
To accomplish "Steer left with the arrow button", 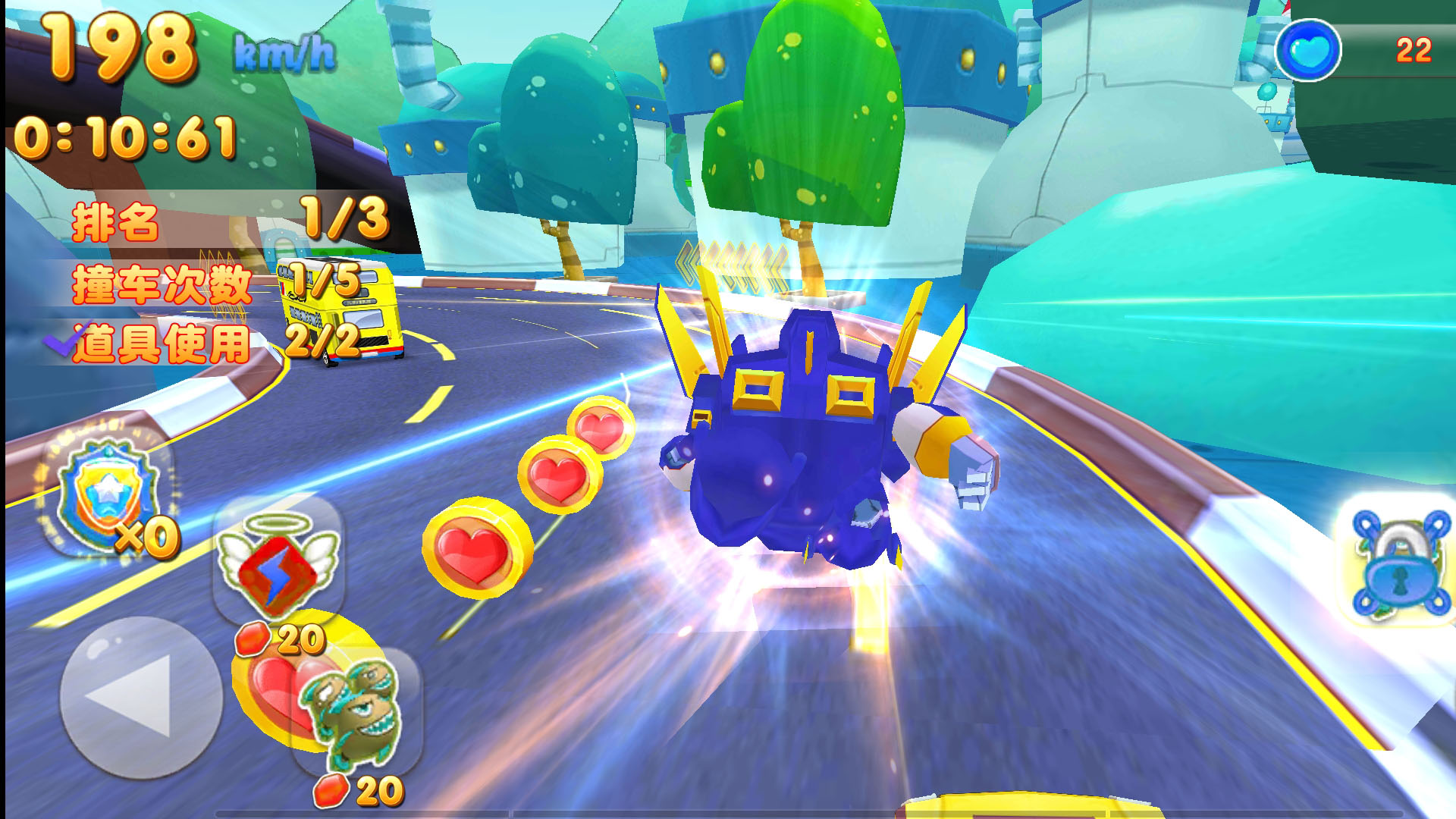I will pyautogui.click(x=140, y=698).
